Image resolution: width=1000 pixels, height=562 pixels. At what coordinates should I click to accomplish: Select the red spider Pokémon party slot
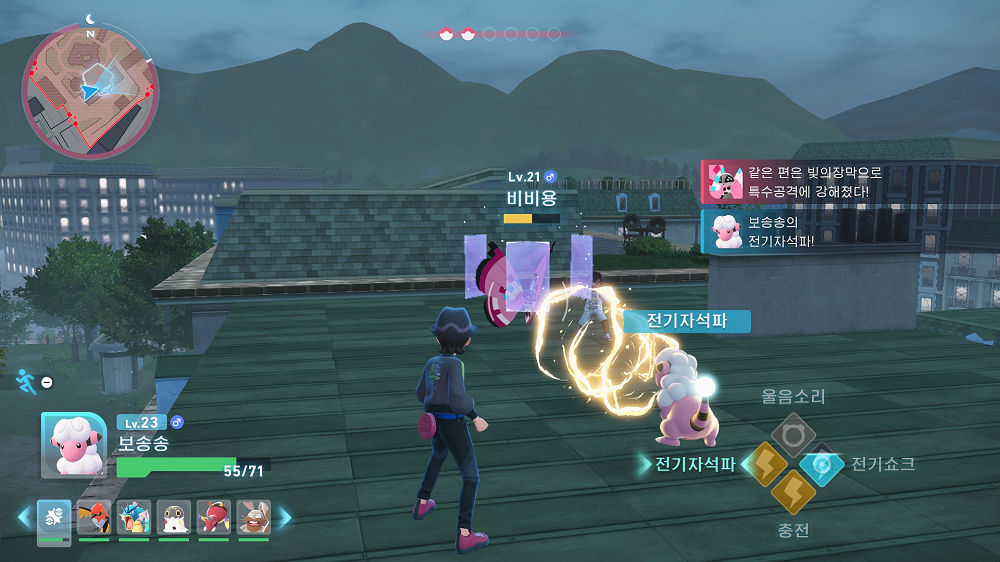pyautogui.click(x=214, y=517)
